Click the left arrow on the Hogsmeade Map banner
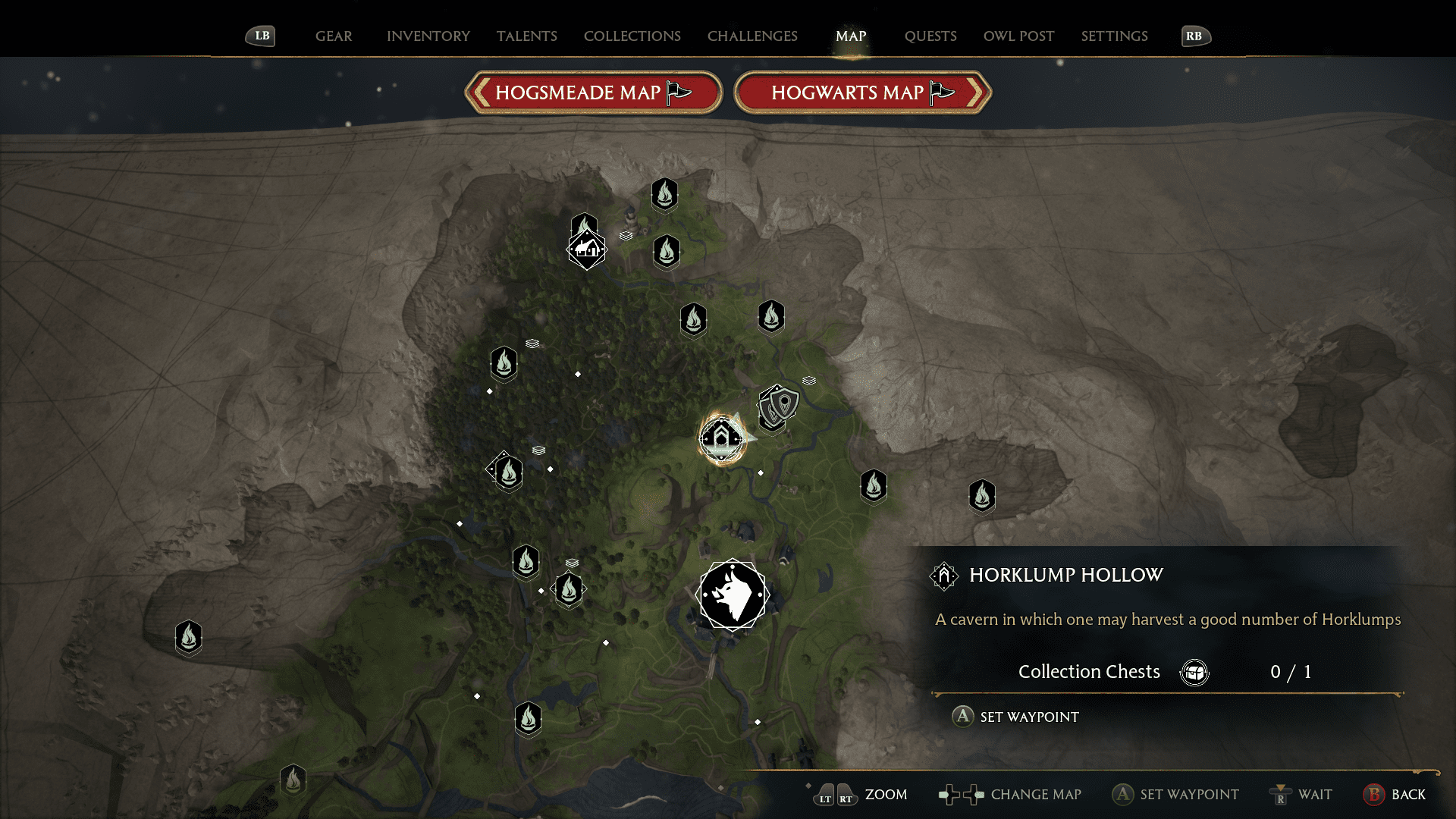1456x819 pixels. (481, 93)
